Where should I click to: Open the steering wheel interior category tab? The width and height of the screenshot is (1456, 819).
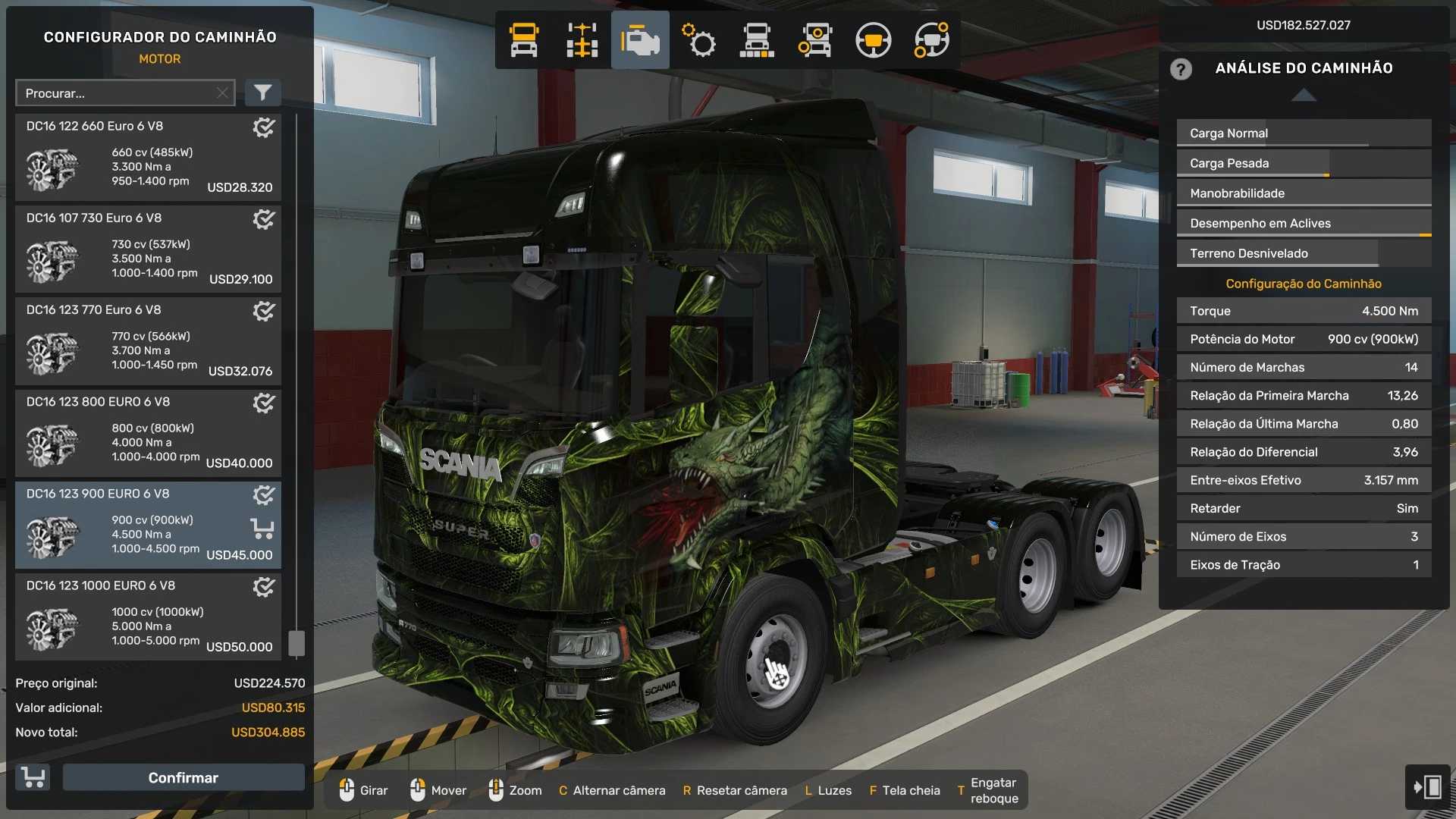tap(873, 40)
